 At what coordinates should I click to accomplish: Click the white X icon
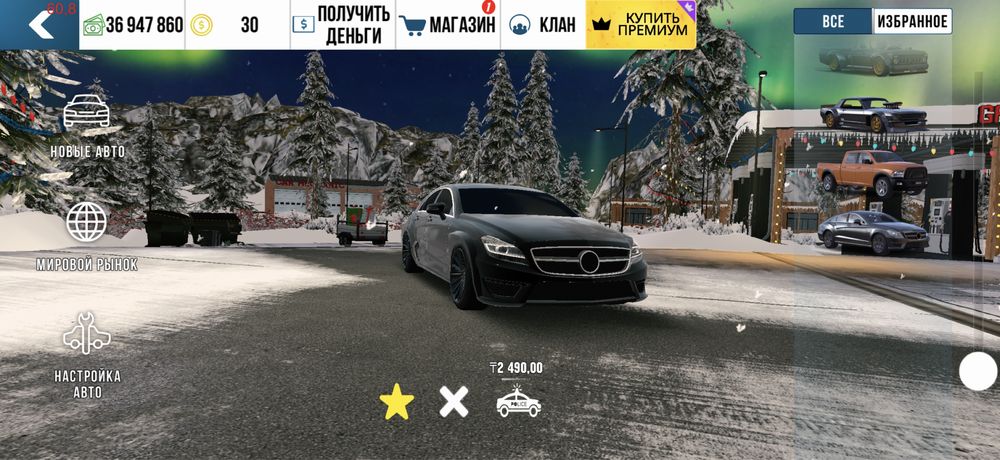pos(454,402)
